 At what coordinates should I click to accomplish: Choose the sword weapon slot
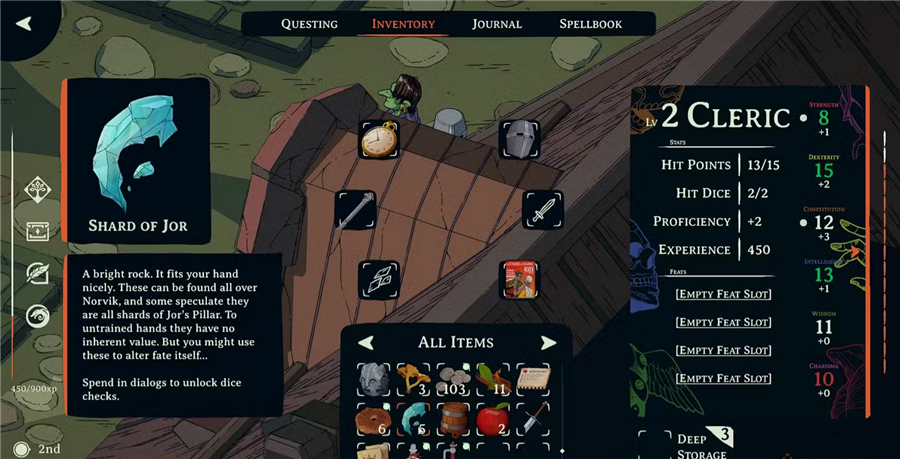[x=543, y=210]
